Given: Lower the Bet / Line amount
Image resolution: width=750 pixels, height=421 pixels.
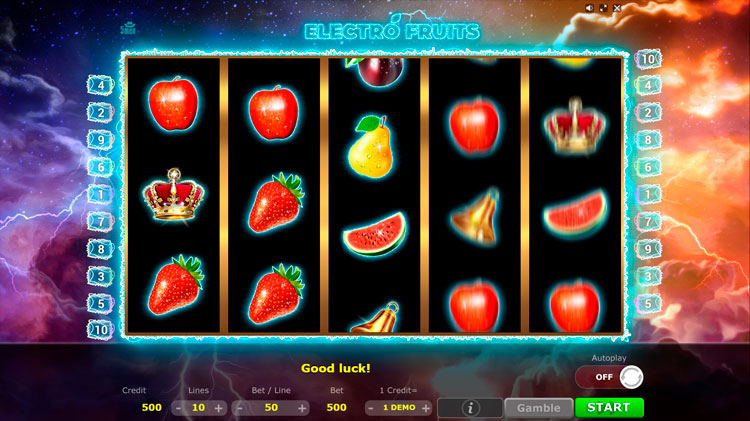Looking at the screenshot, I should coord(239,408).
